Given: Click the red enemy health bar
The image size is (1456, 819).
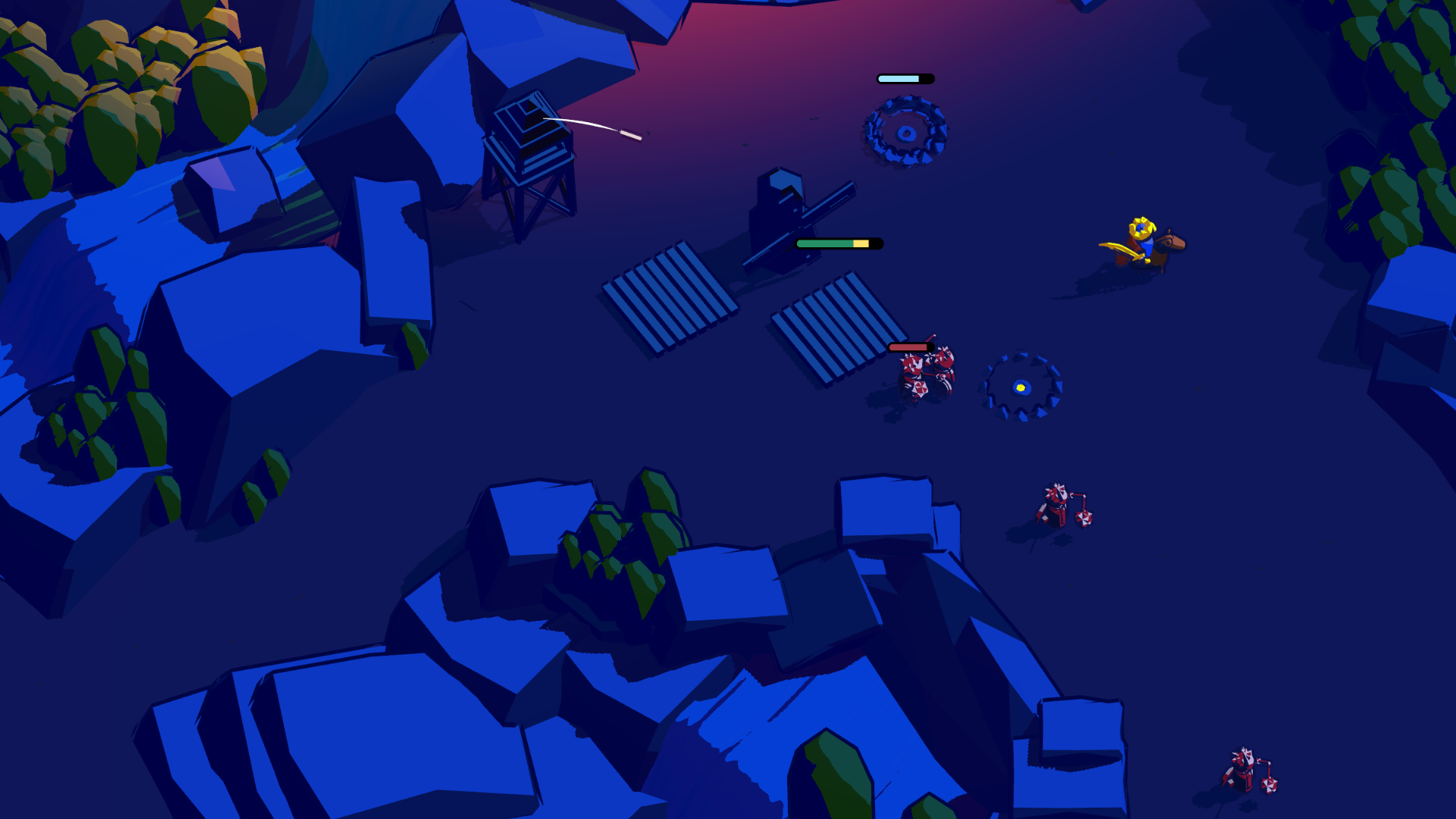Looking at the screenshot, I should pos(910,347).
